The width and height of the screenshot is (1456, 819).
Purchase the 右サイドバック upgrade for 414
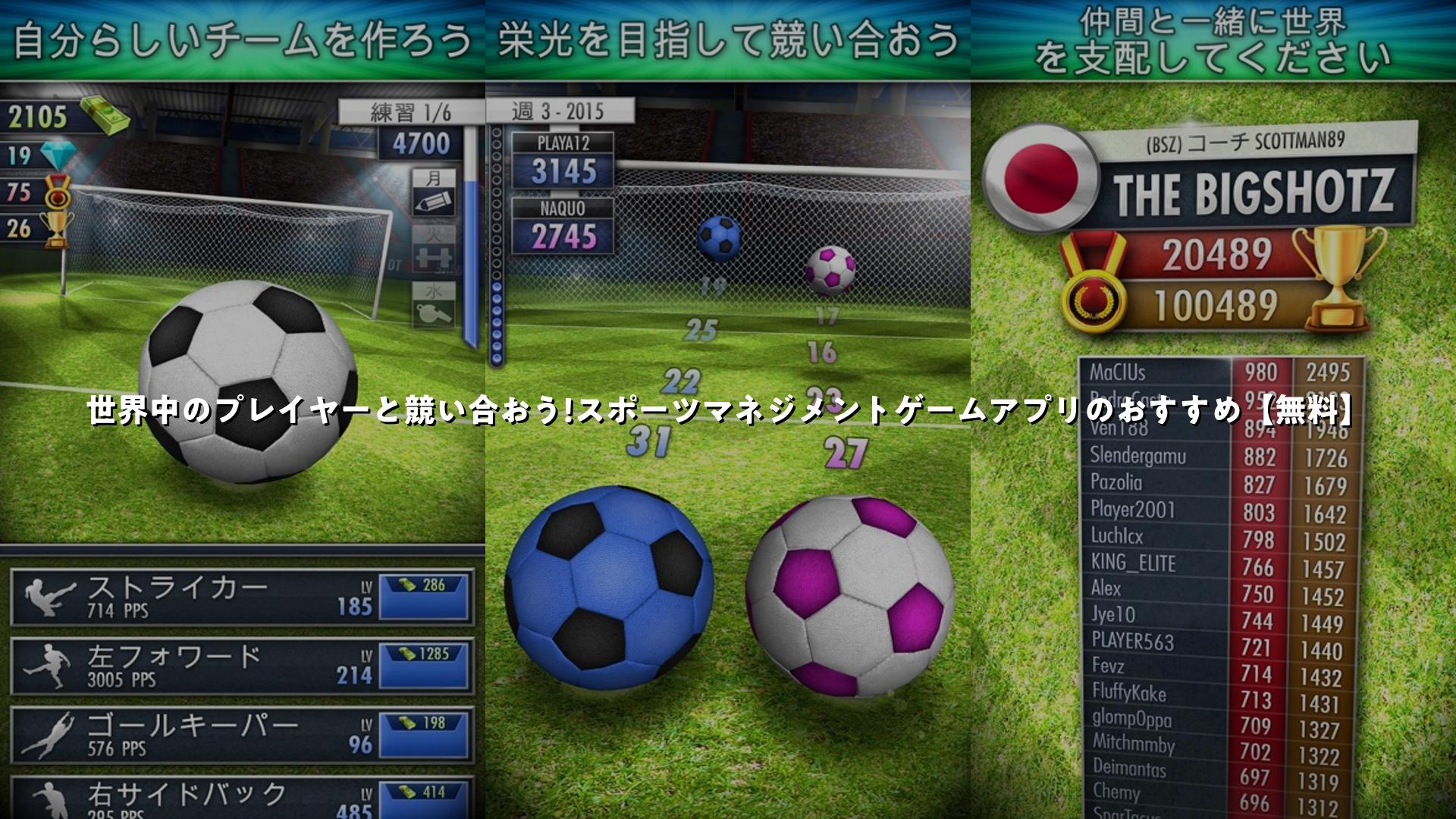[x=424, y=800]
